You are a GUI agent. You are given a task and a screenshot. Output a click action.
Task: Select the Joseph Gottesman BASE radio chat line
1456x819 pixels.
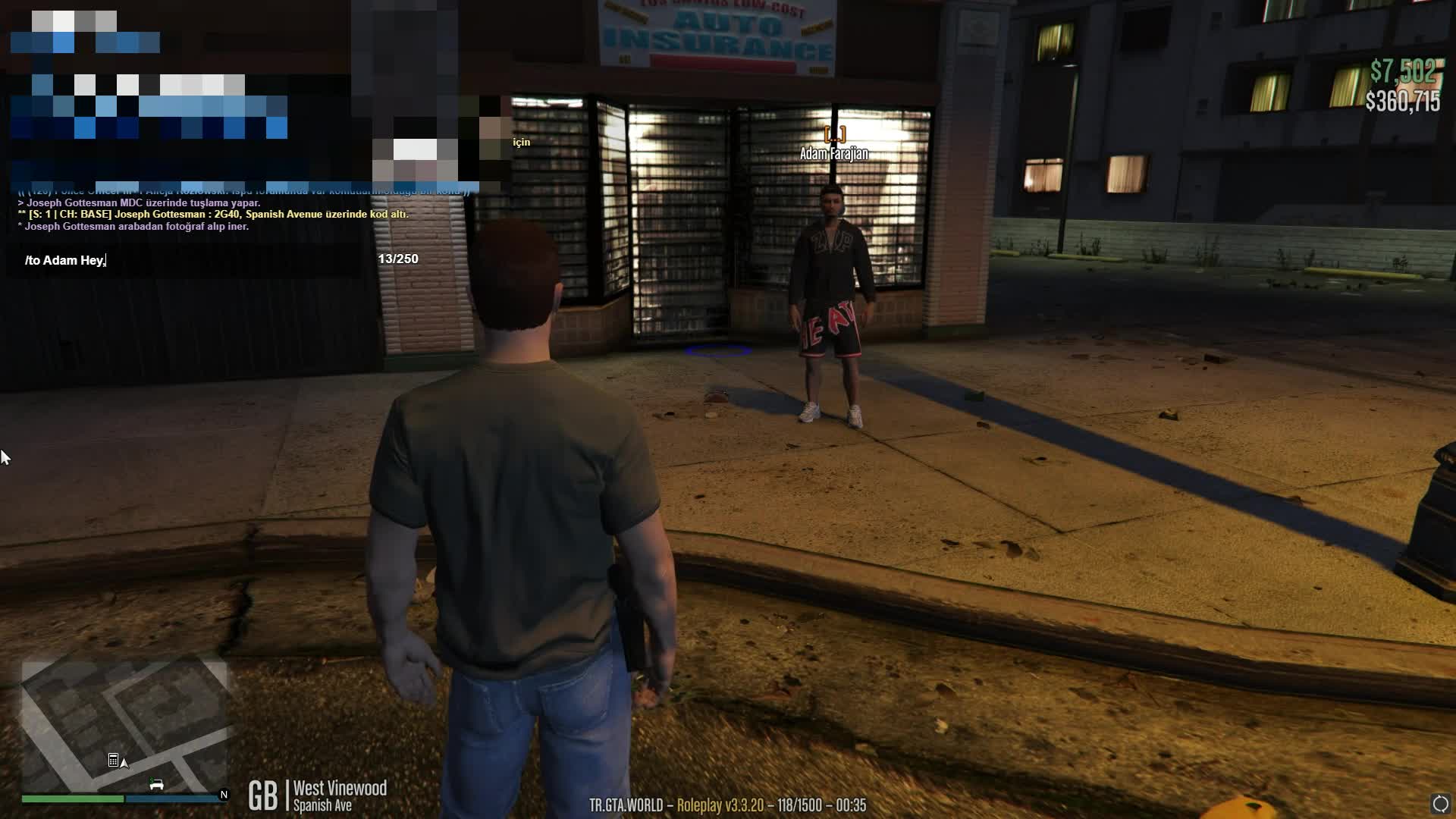tap(212, 215)
